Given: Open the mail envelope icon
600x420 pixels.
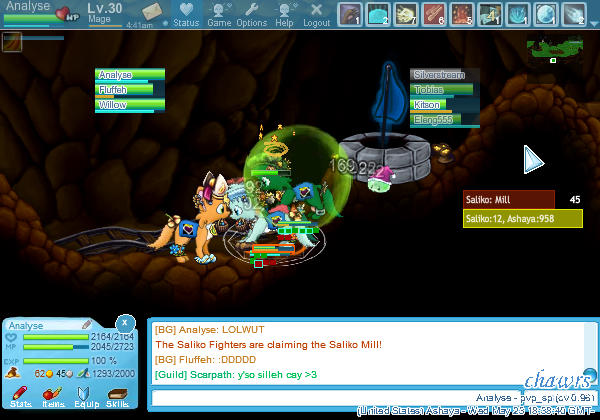Looking at the screenshot, I should click(x=152, y=11).
